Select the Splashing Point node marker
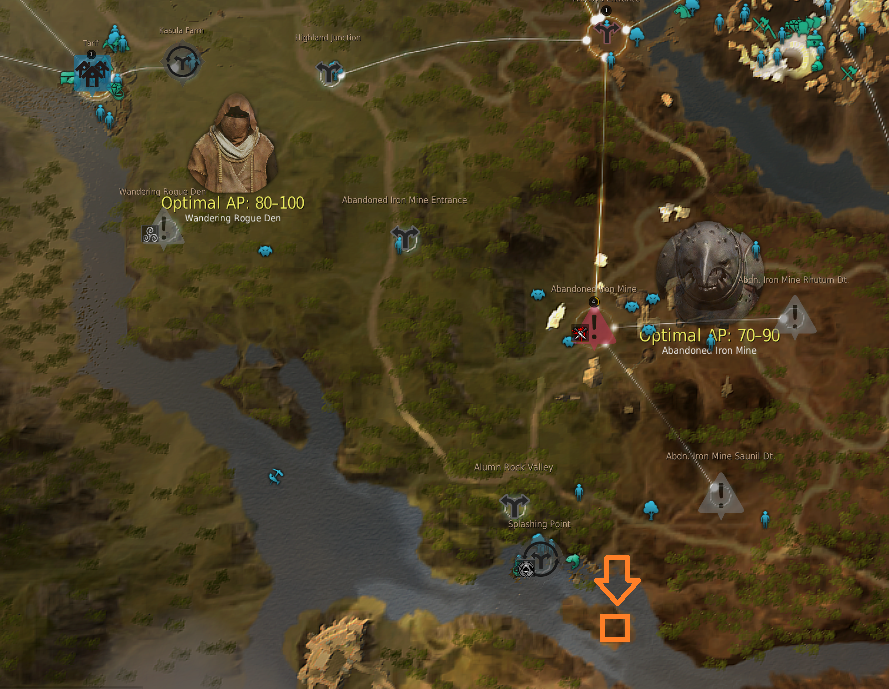The image size is (889, 689). click(x=542, y=558)
